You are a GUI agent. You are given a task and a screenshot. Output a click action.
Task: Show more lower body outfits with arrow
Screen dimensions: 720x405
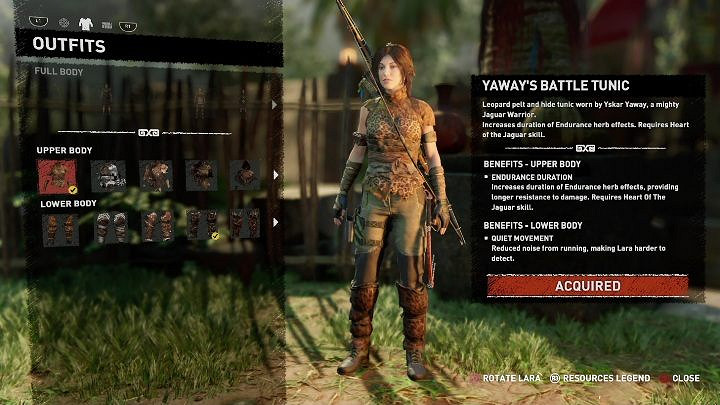tap(276, 225)
